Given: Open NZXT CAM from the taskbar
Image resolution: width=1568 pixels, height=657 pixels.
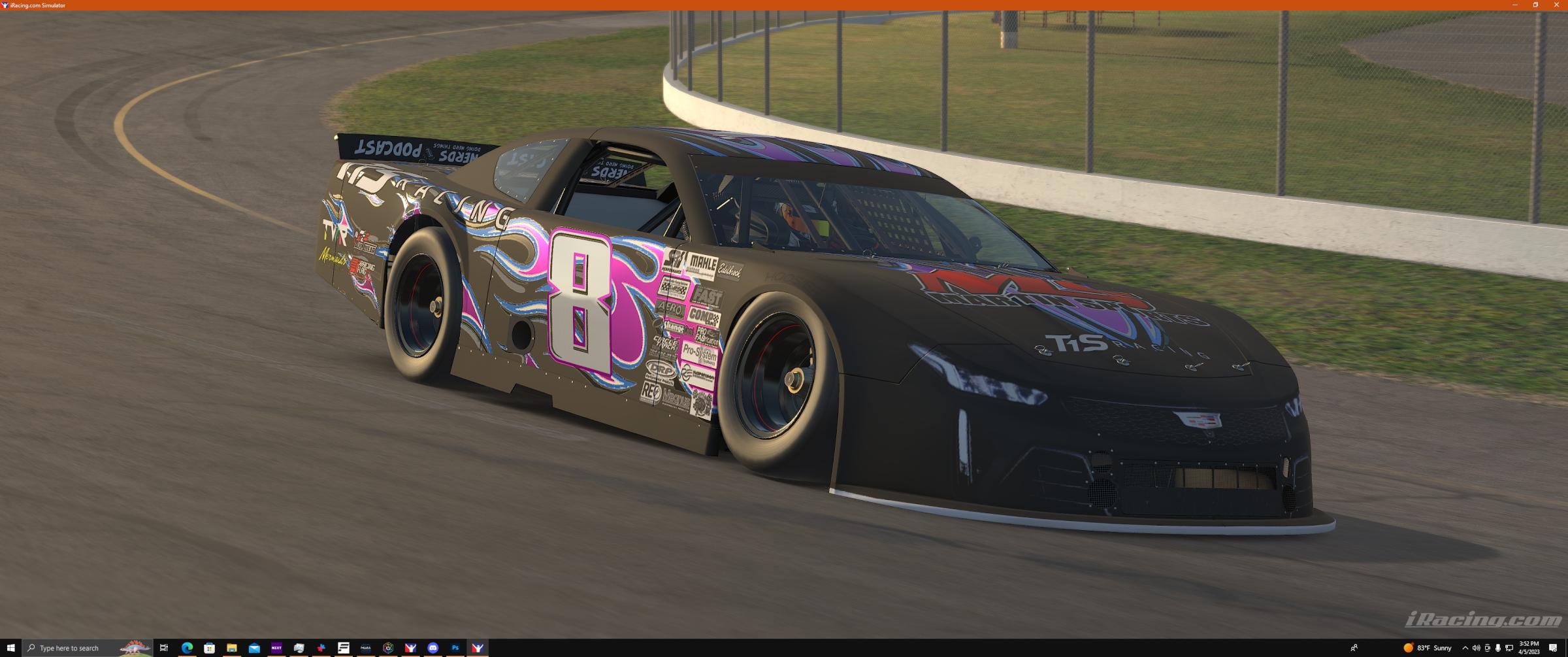Looking at the screenshot, I should 277,648.
